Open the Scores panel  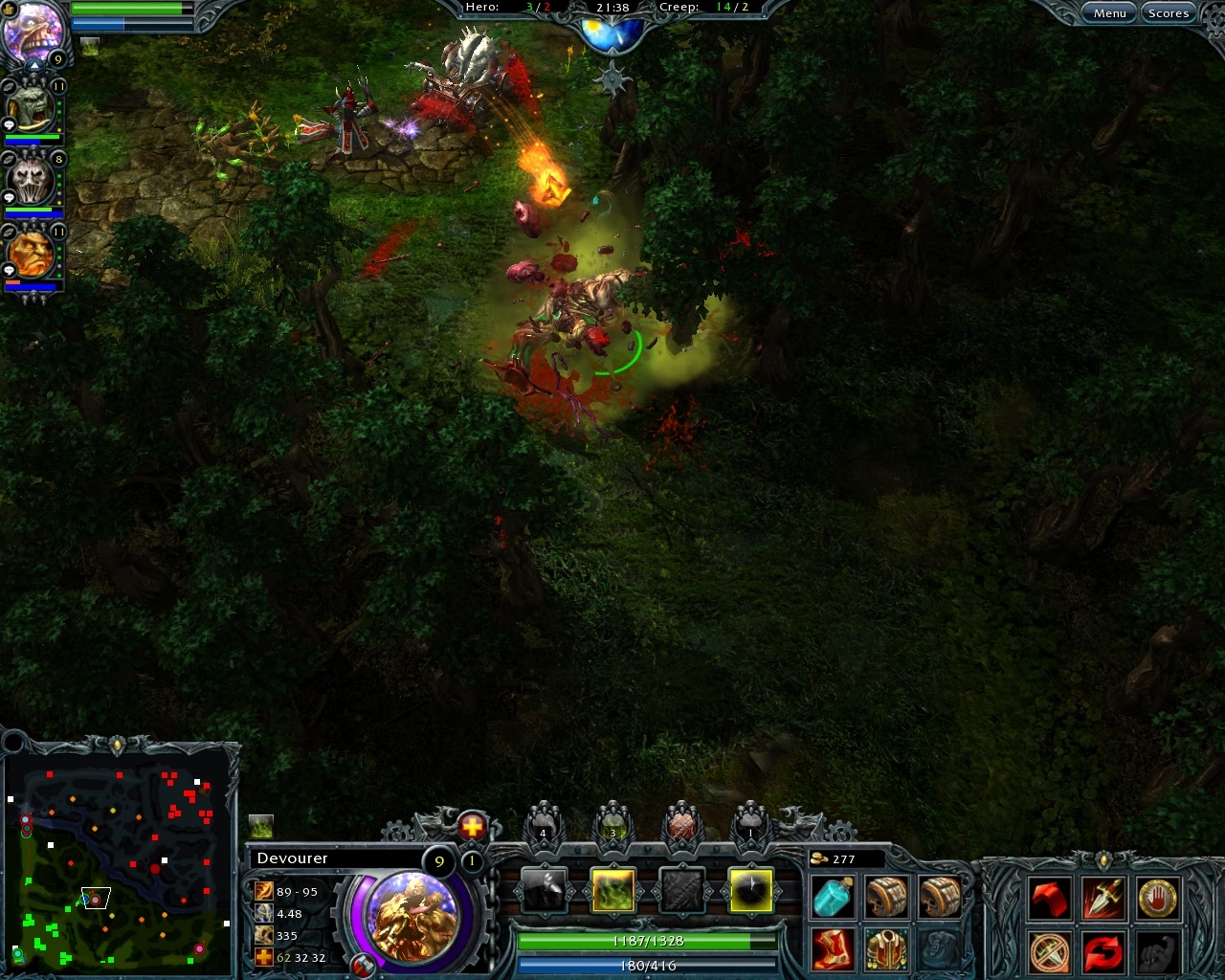[x=1167, y=12]
